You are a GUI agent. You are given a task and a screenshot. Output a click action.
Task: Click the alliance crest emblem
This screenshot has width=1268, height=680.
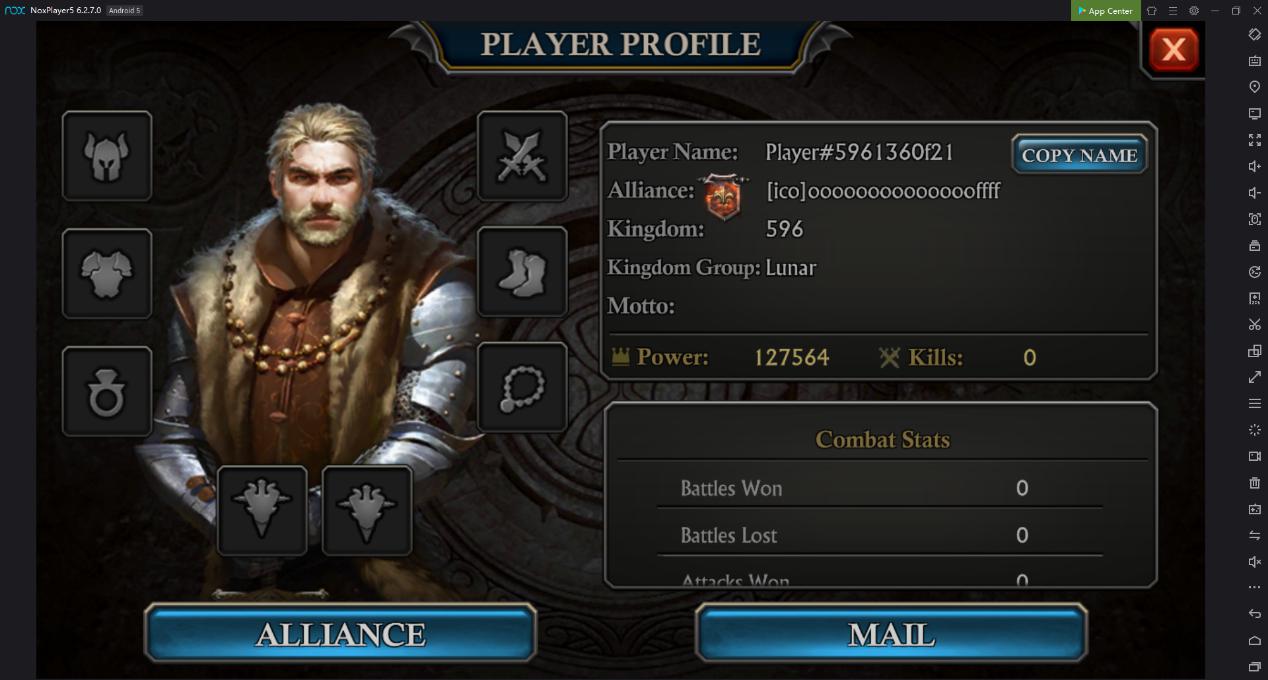click(726, 195)
